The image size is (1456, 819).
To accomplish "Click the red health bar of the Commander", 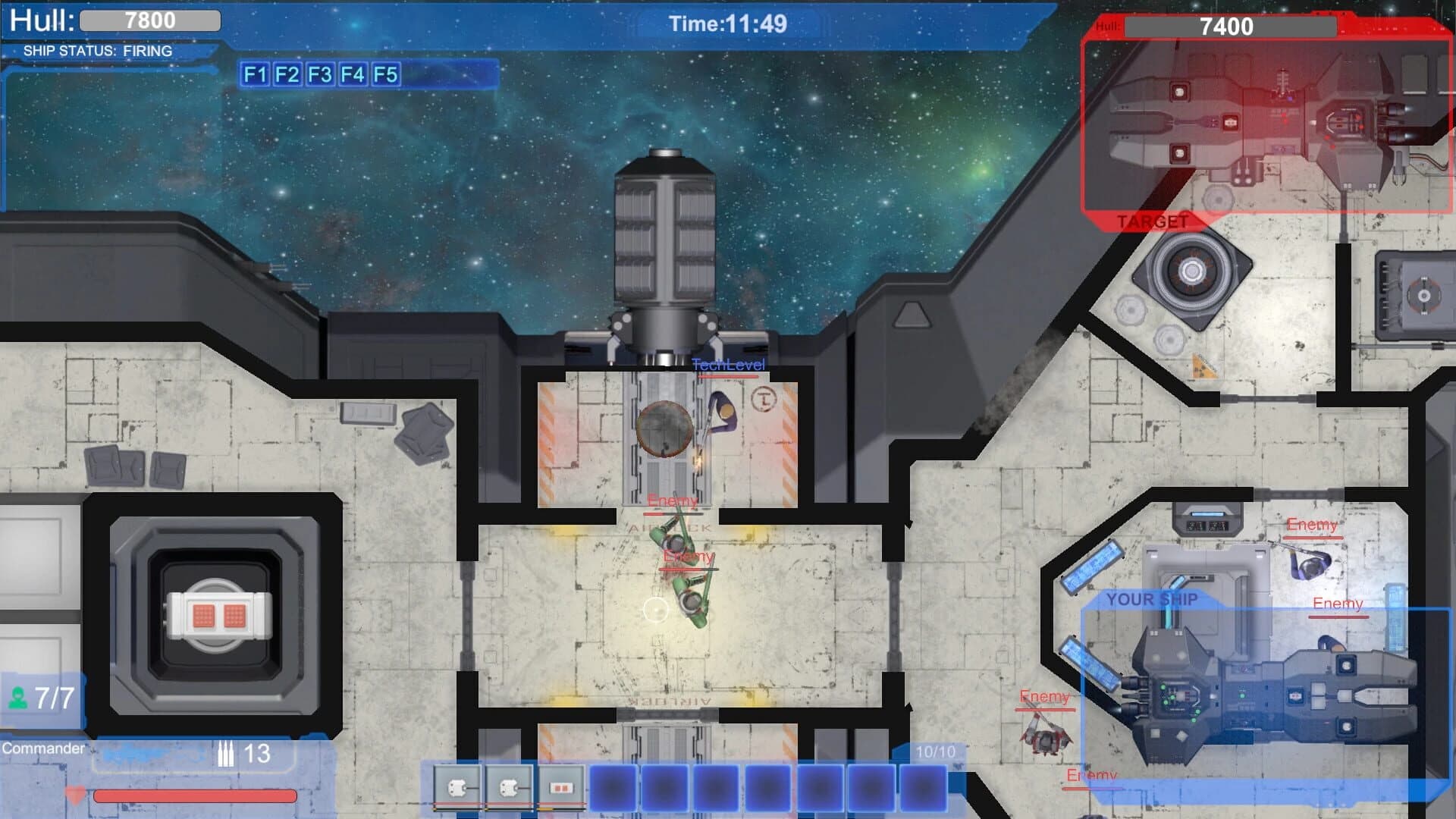I will (x=193, y=798).
